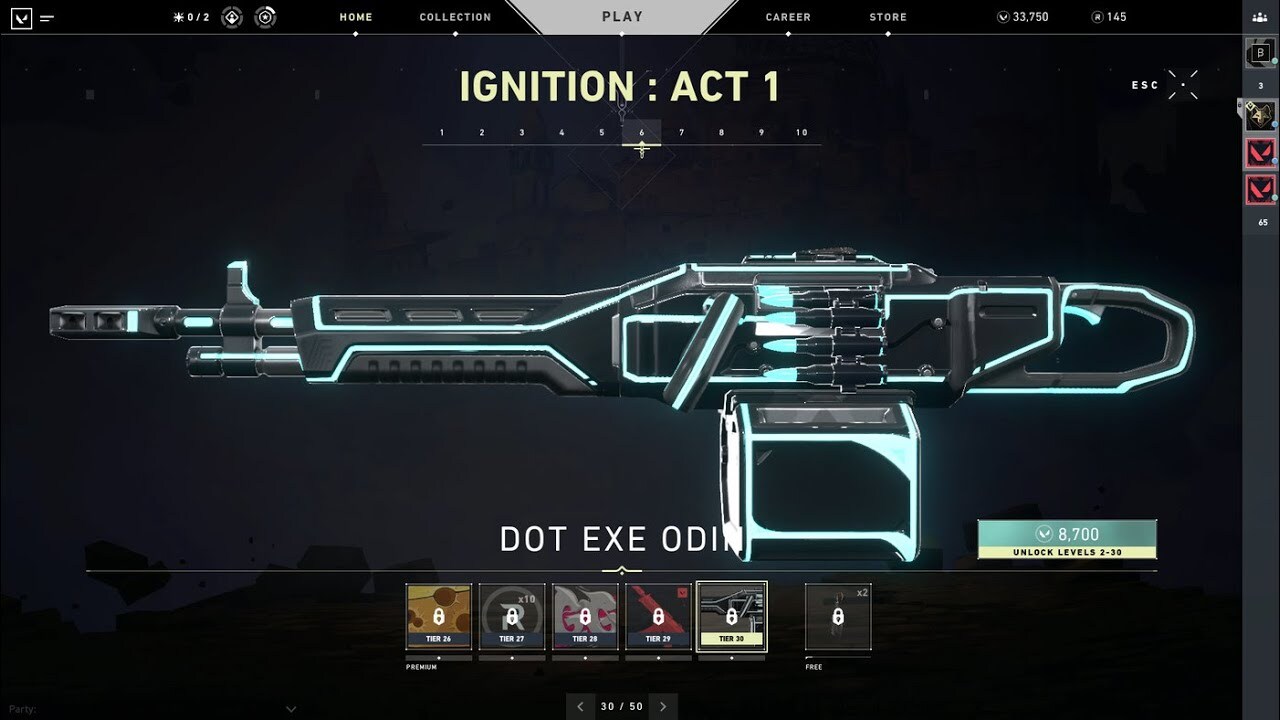Unlock levels 2-30 for 8,700

pyautogui.click(x=1067, y=540)
